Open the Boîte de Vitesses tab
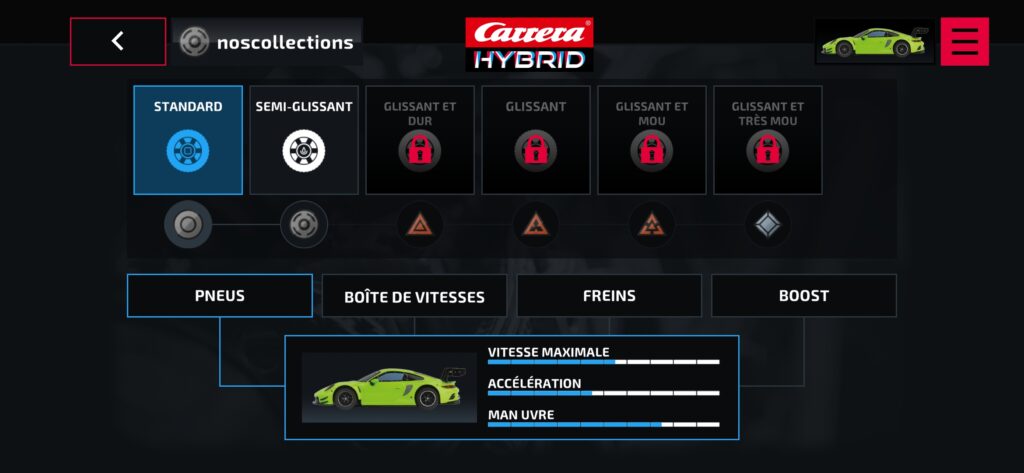This screenshot has height=473, width=1024. 414,297
